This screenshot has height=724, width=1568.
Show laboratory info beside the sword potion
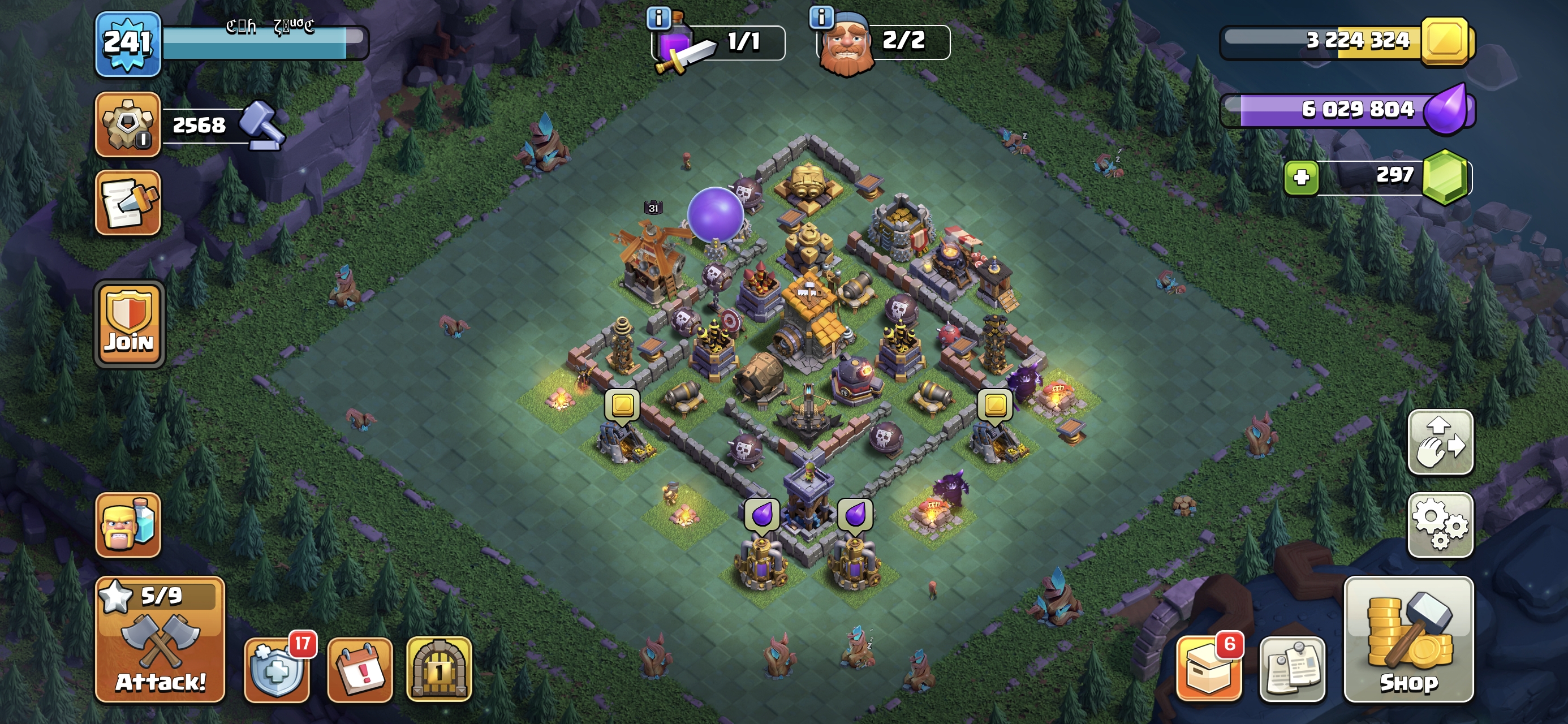click(x=658, y=18)
